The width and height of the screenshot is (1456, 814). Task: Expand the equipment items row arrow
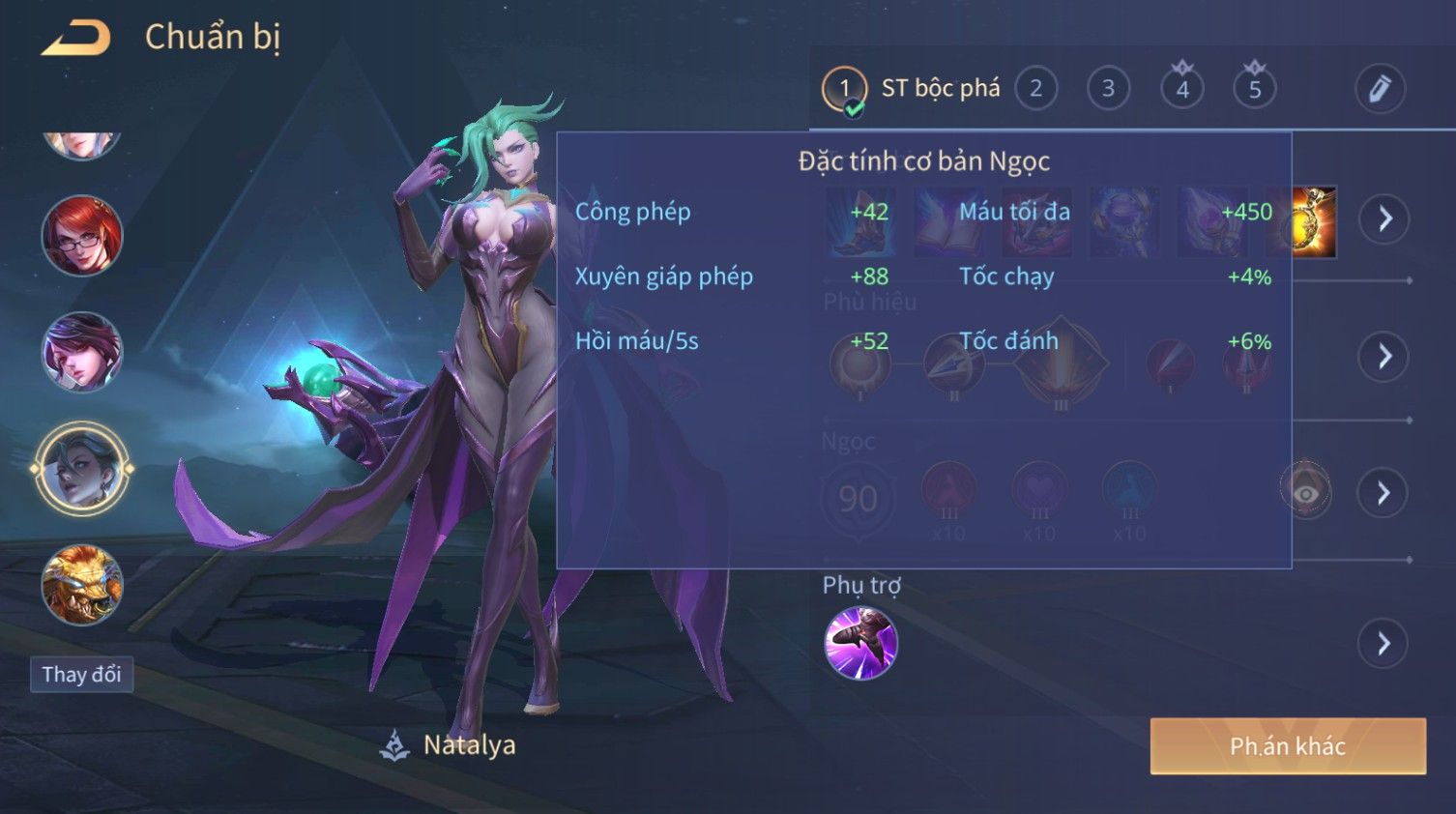1383,218
